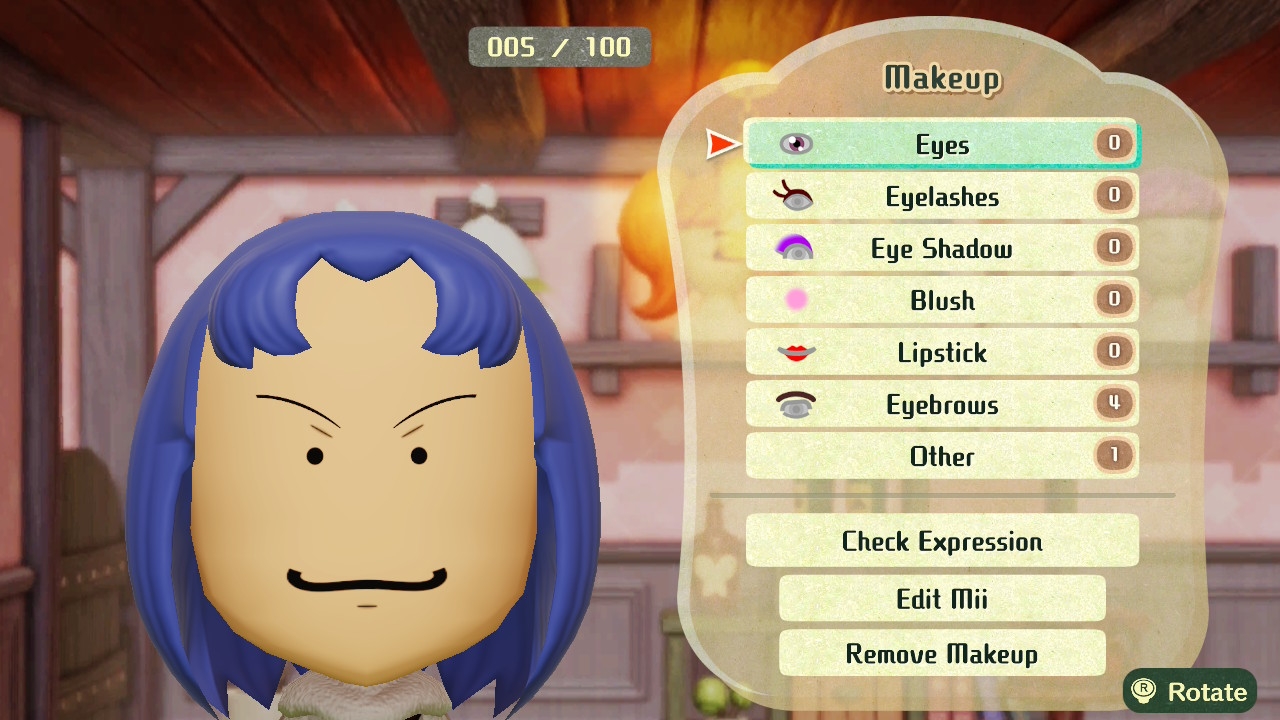Viewport: 1280px width, 720px height.
Task: Open the Other makeup category
Action: click(x=941, y=457)
